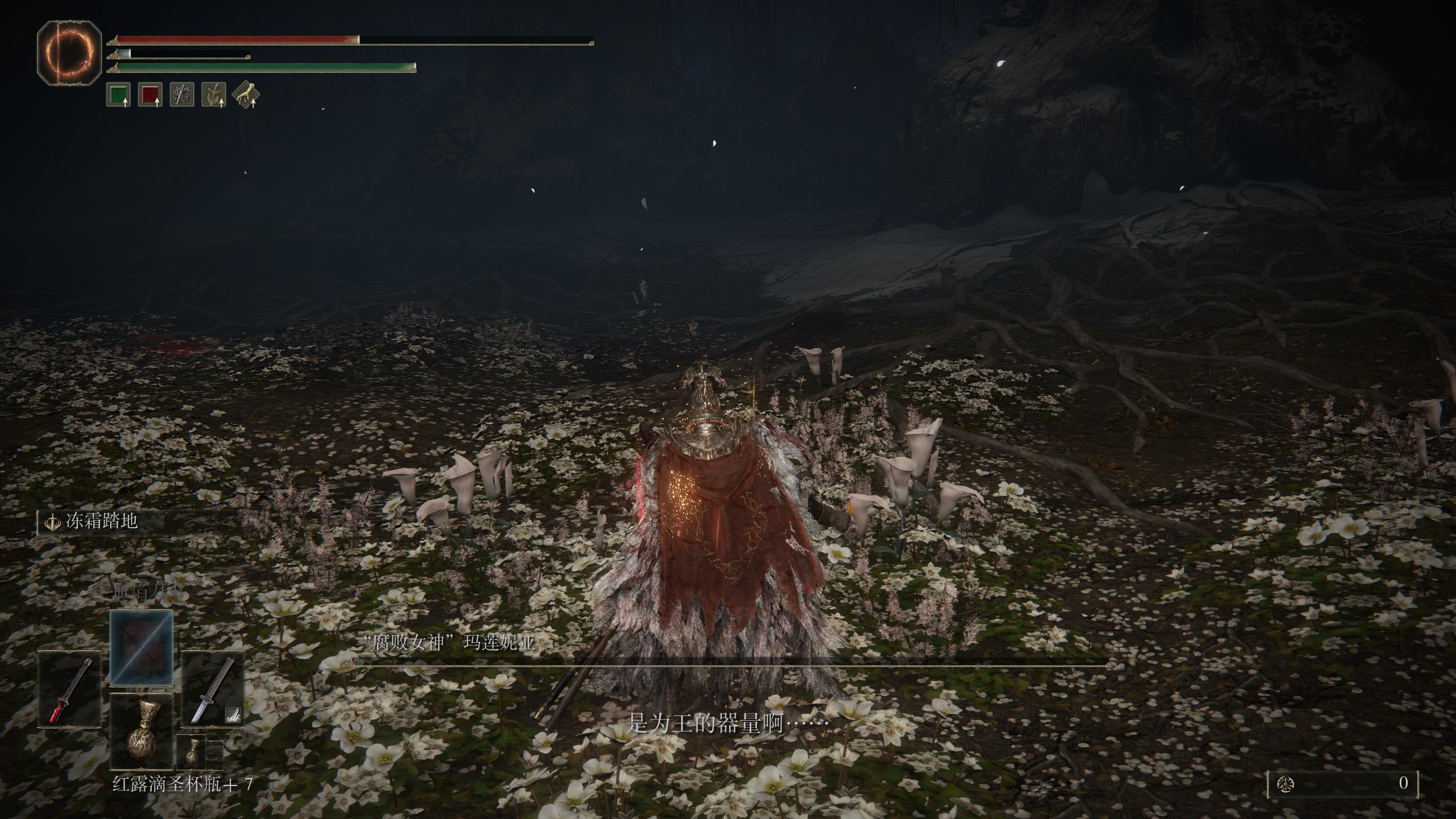Select the Great Rune emblem icon
The image size is (1456, 819).
point(69,54)
